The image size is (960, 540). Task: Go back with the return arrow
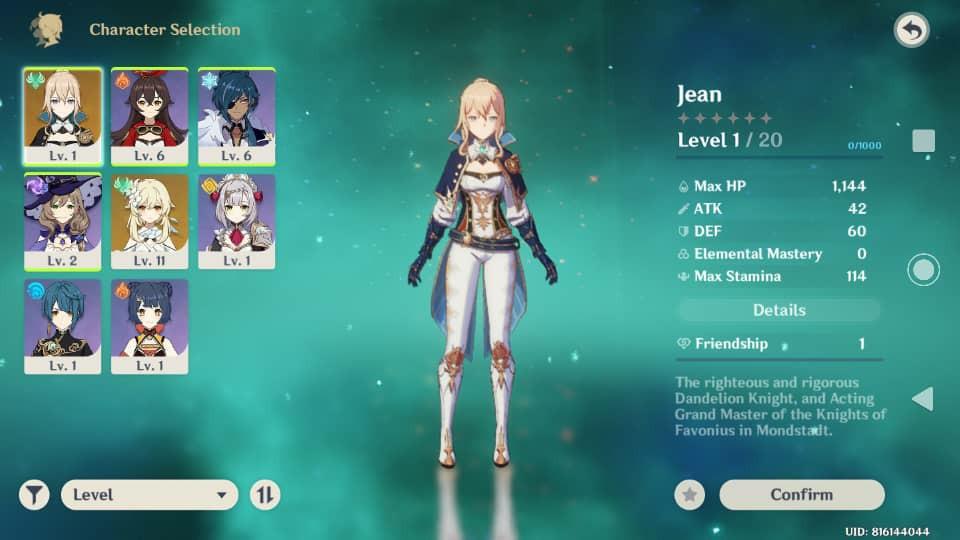click(911, 31)
